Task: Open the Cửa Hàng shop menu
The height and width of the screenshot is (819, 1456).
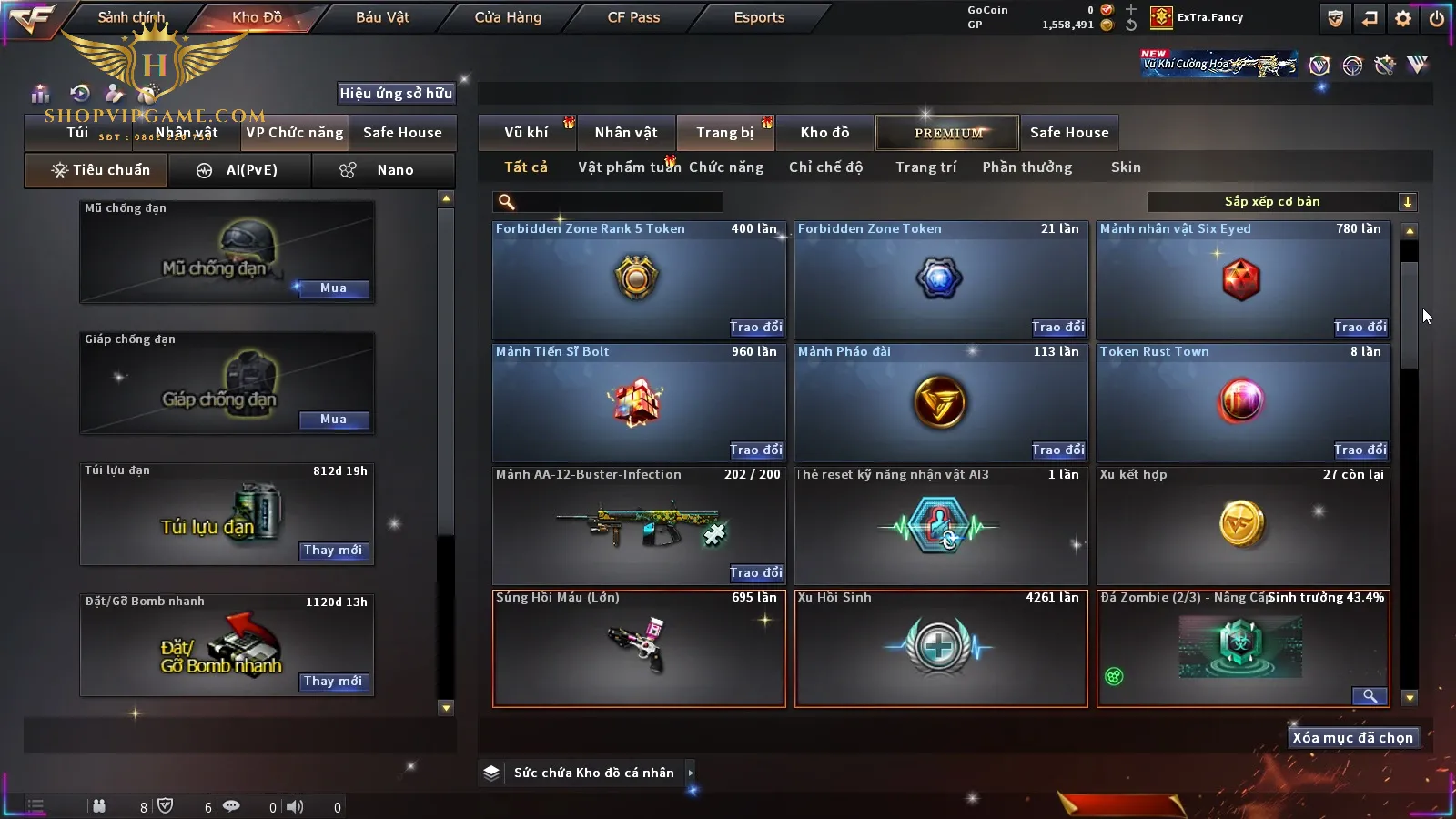Action: 508,17
